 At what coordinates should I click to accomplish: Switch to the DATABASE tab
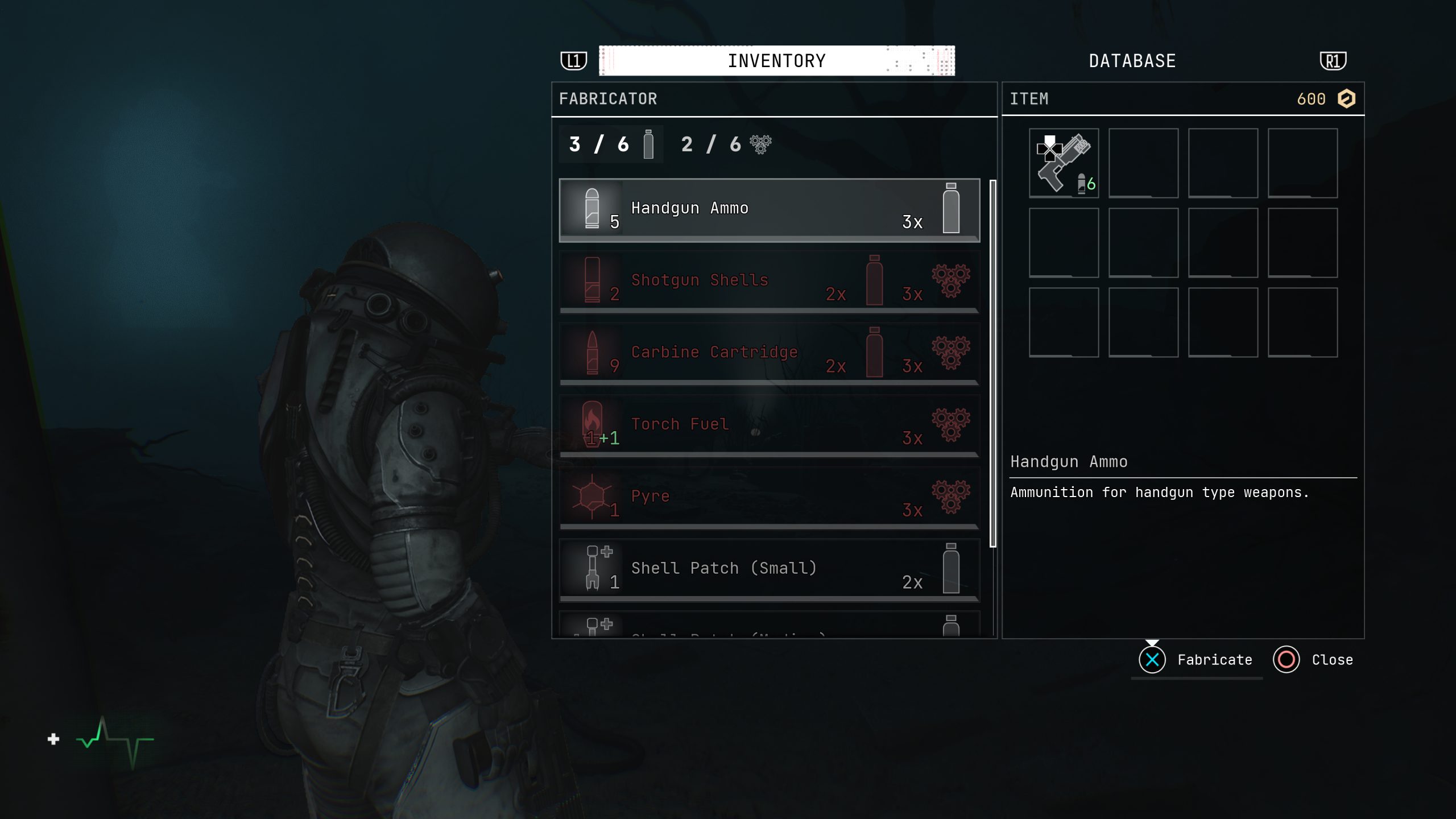[x=1132, y=60]
